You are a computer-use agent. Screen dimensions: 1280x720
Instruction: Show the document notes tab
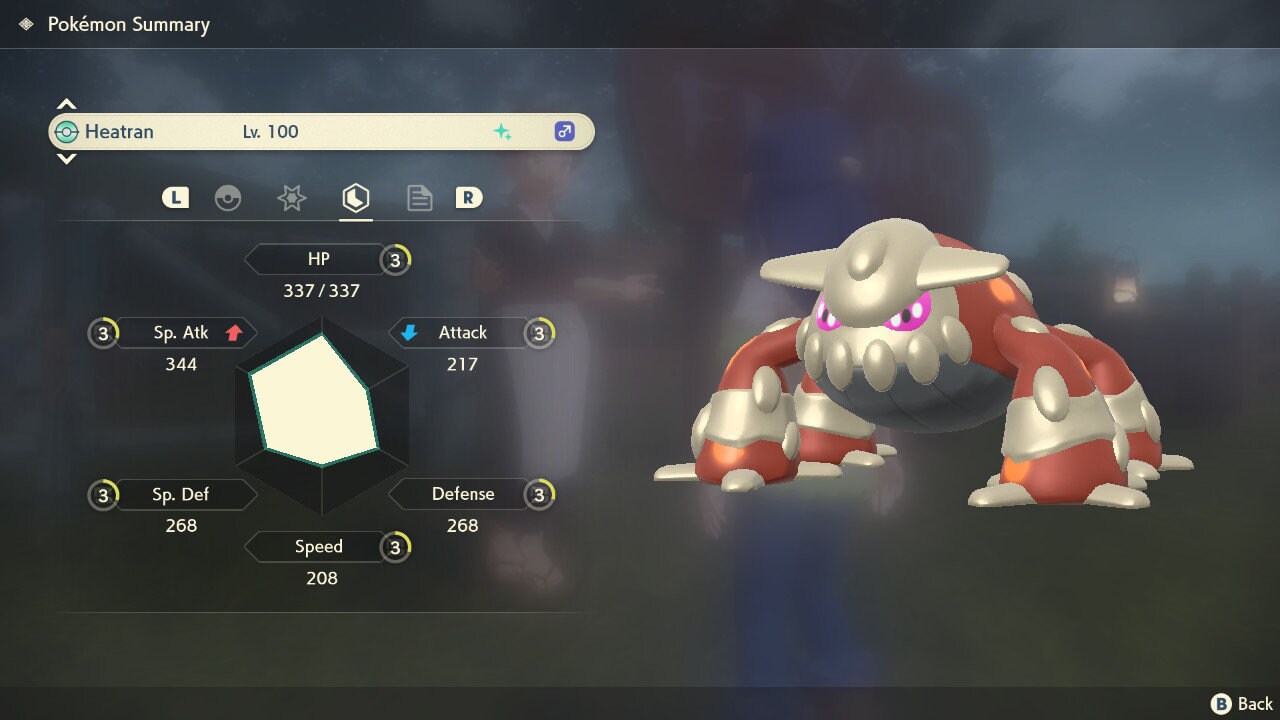click(x=419, y=198)
